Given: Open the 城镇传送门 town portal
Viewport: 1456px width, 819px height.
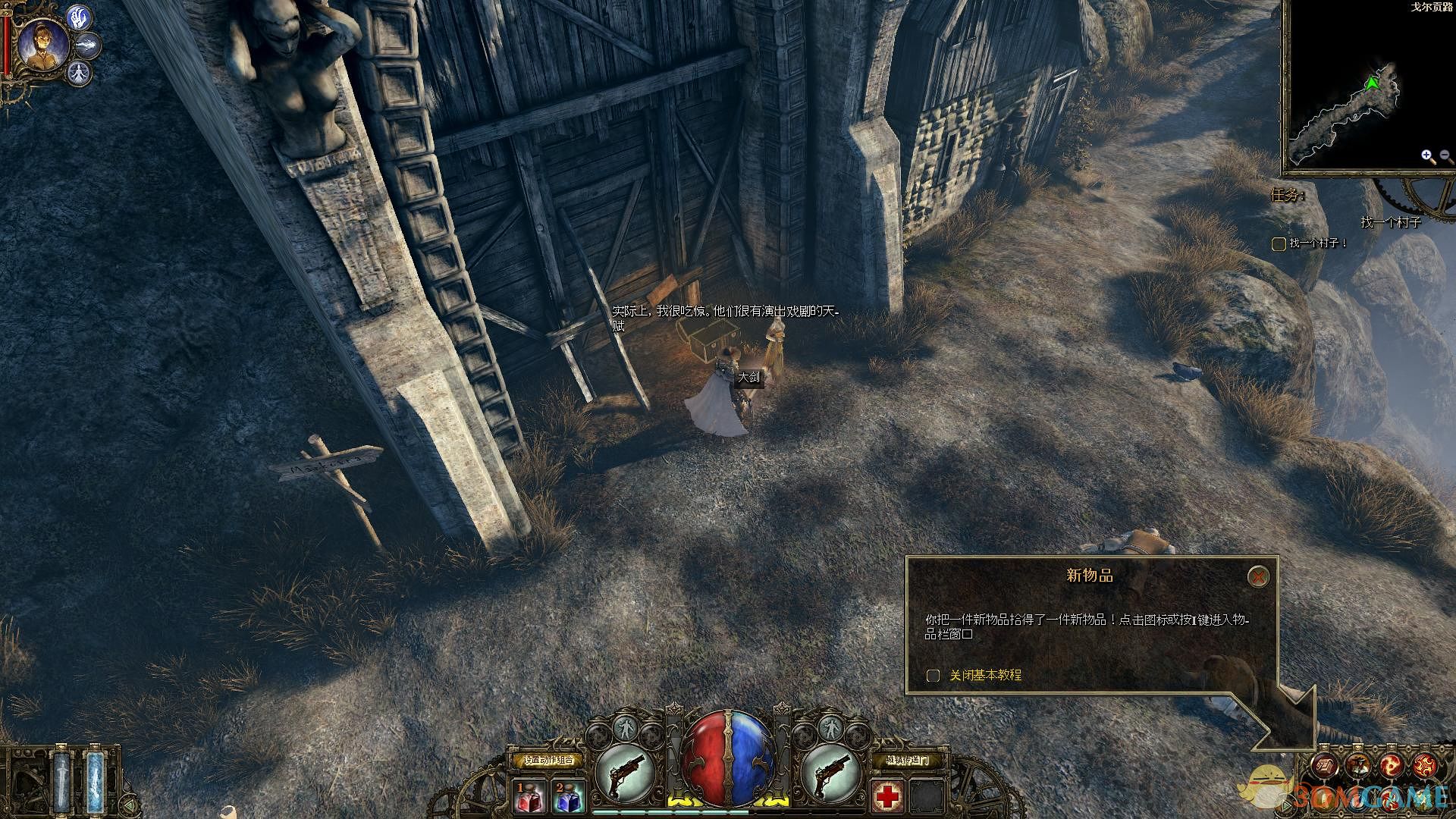Looking at the screenshot, I should point(907,760).
